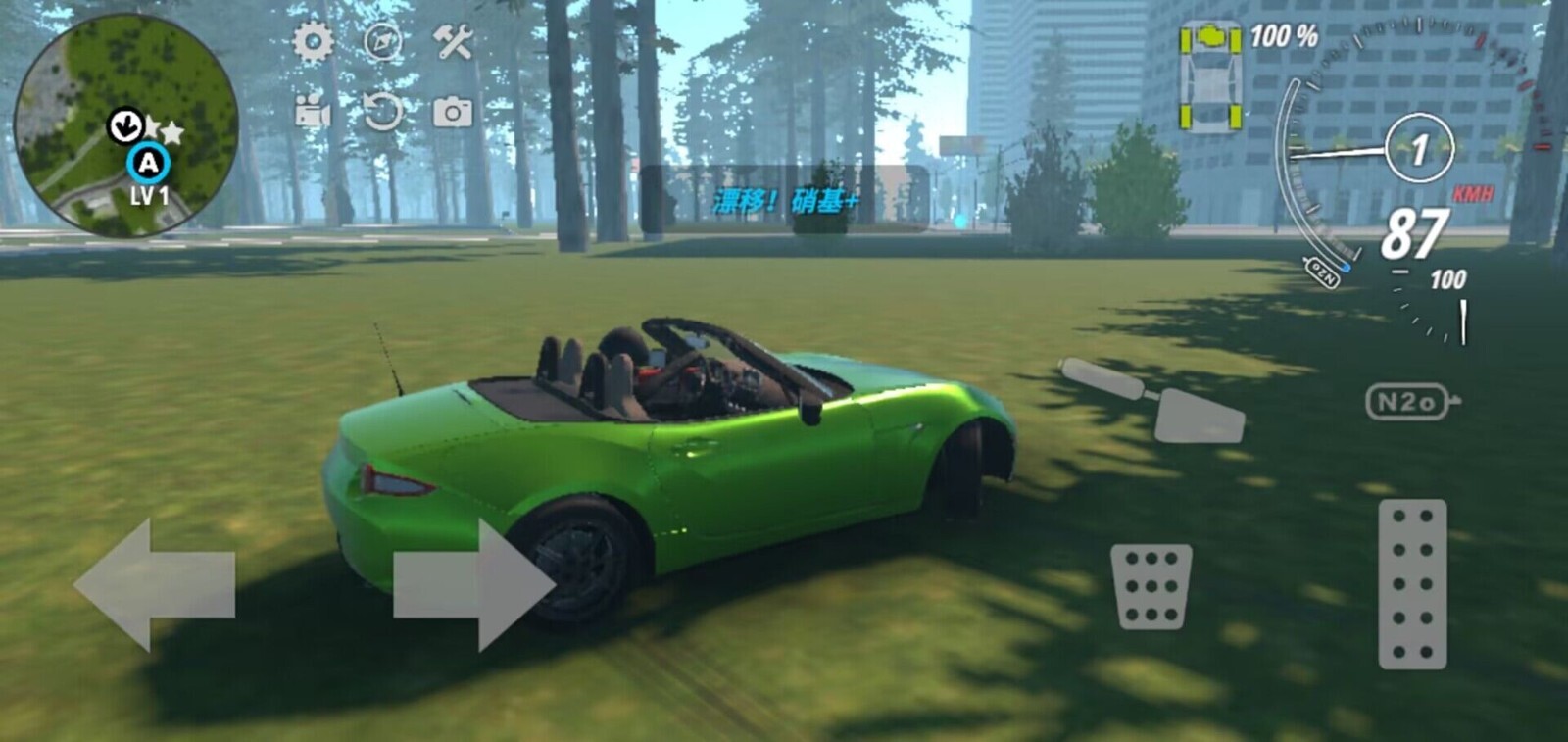
Task: Select the compass navigation icon
Action: [384, 39]
